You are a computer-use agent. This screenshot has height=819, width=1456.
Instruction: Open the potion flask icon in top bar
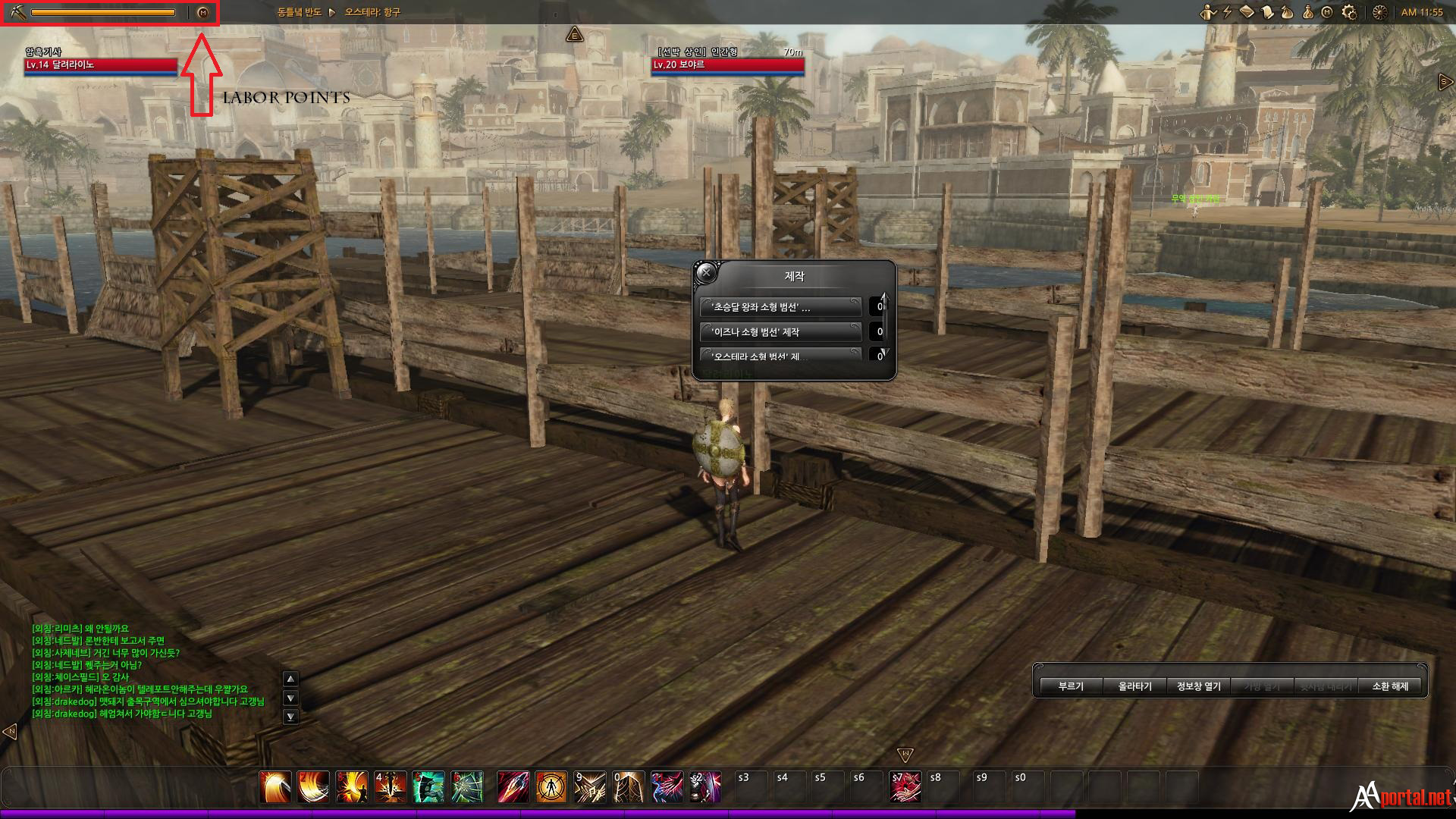(x=1307, y=12)
